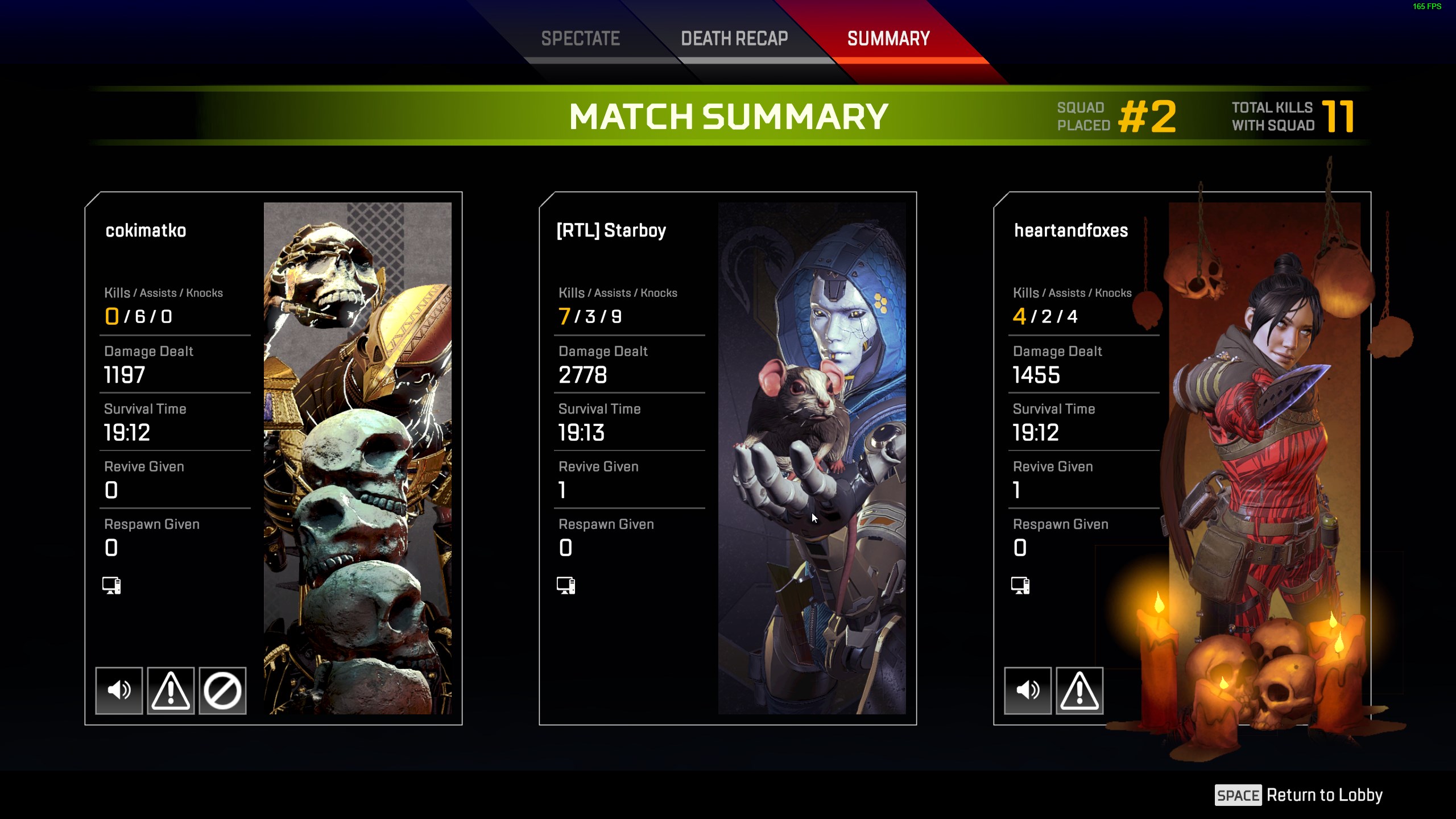
Task: Report heartandfoxes using the warning triangle
Action: (1079, 690)
